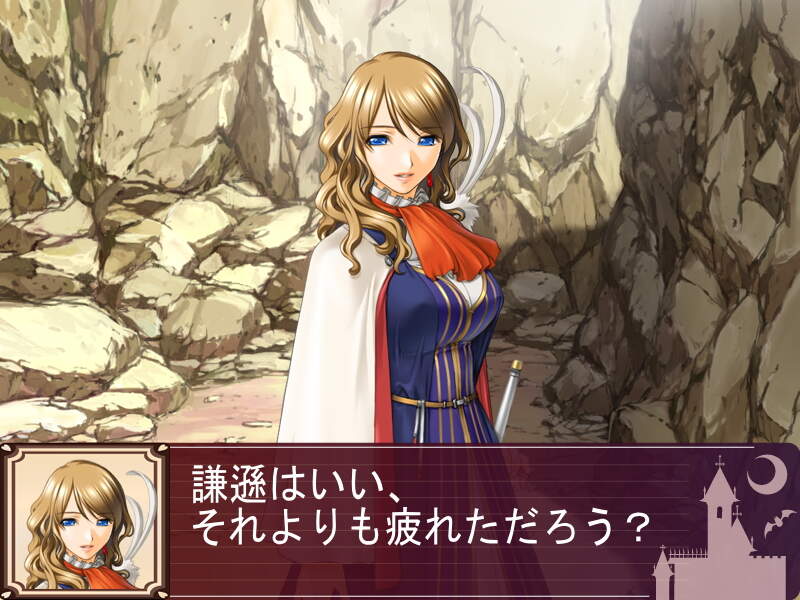The image size is (800, 600).
Task: Click the dialogue text box to continue
Action: (x=420, y=520)
